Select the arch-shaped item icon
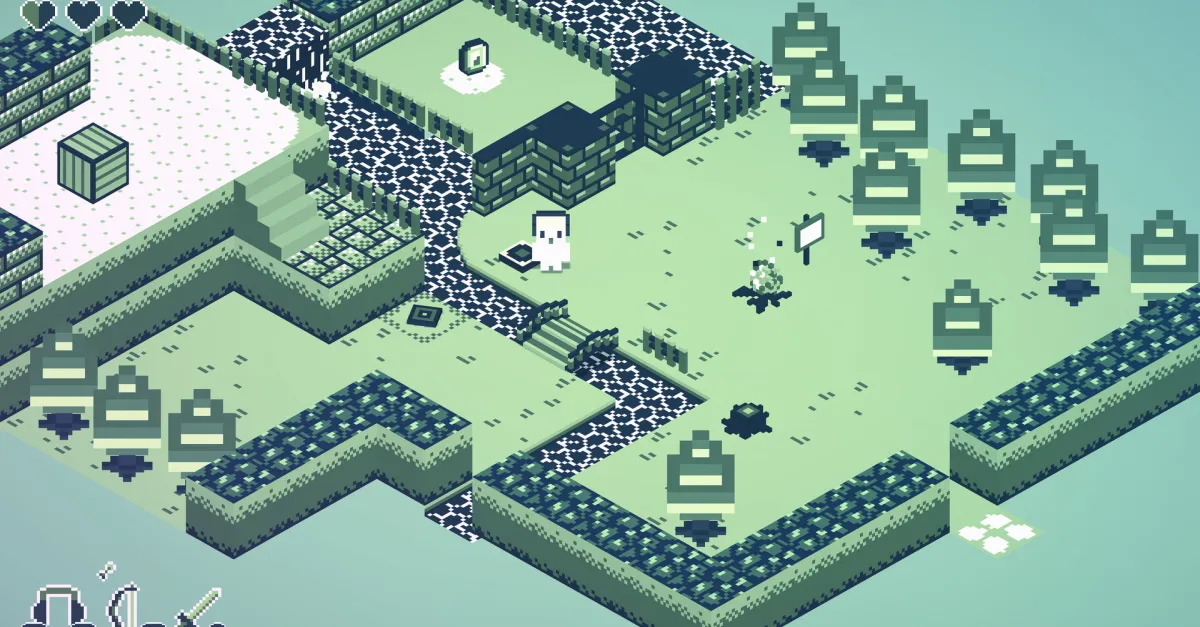 tap(58, 607)
